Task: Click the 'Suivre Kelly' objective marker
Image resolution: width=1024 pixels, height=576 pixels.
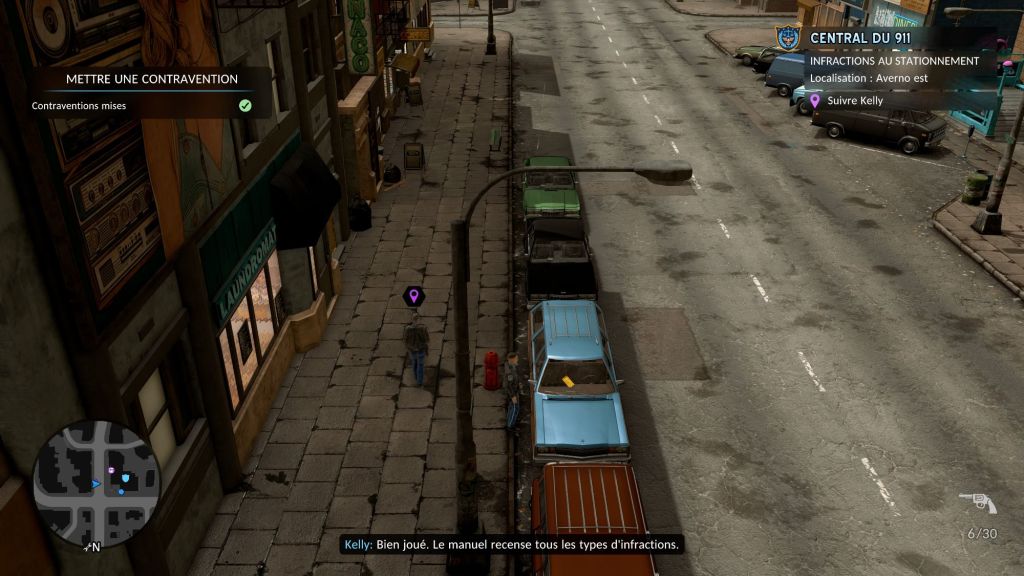Action: pos(815,100)
